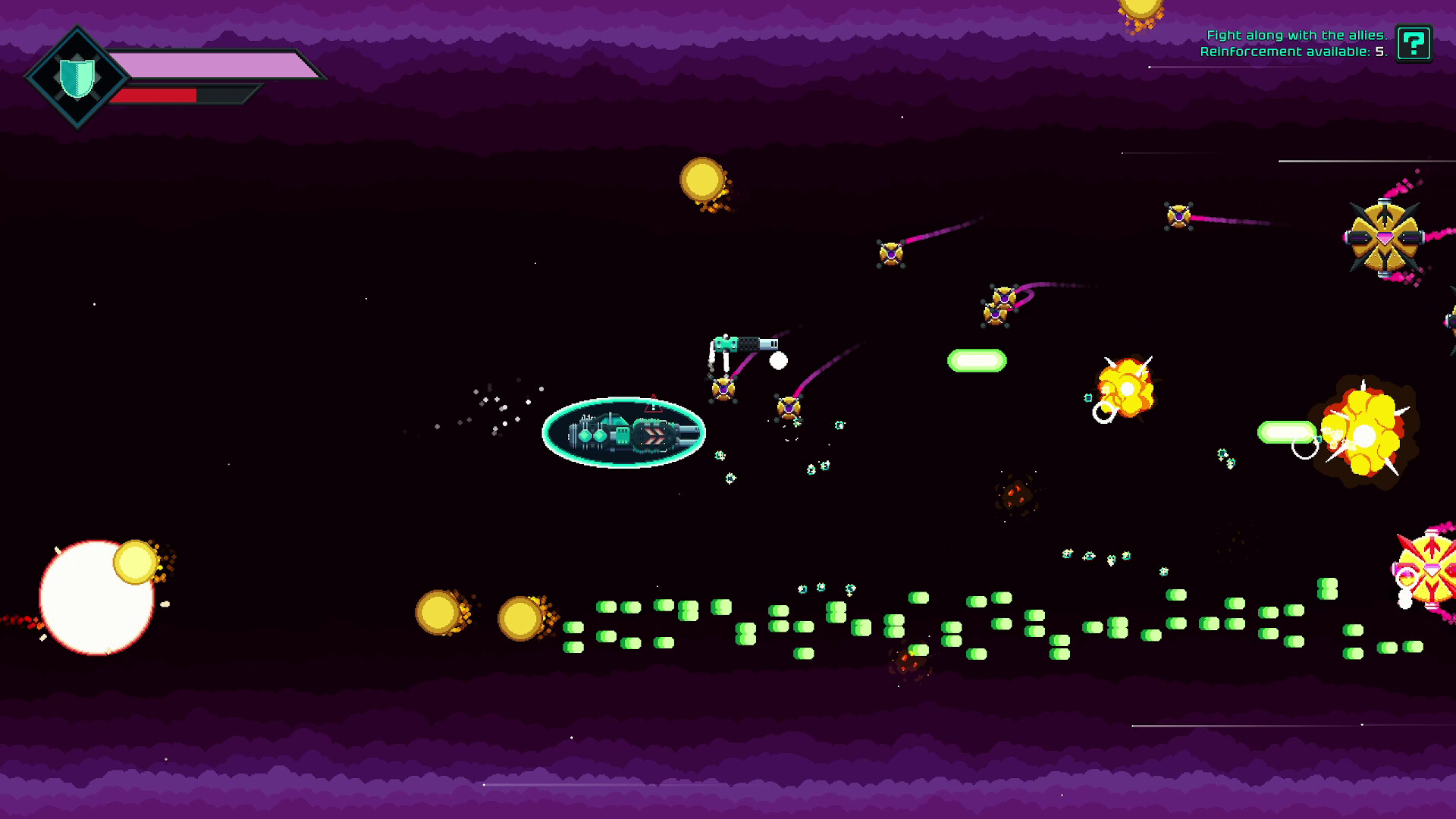1456x819 pixels.
Task: Target the gold drone below the player ship
Action: pyautogui.click(x=724, y=388)
